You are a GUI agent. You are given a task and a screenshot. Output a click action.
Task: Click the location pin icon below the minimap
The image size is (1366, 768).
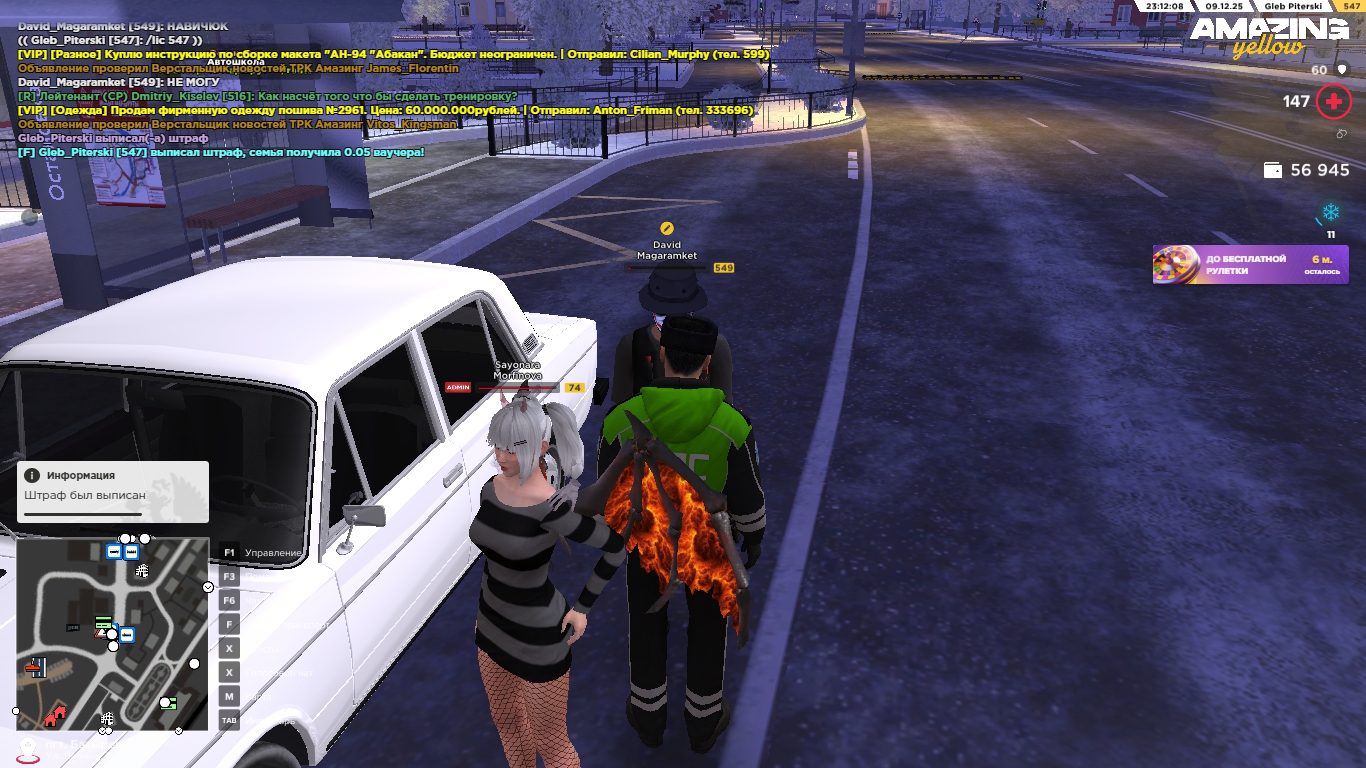pyautogui.click(x=29, y=747)
